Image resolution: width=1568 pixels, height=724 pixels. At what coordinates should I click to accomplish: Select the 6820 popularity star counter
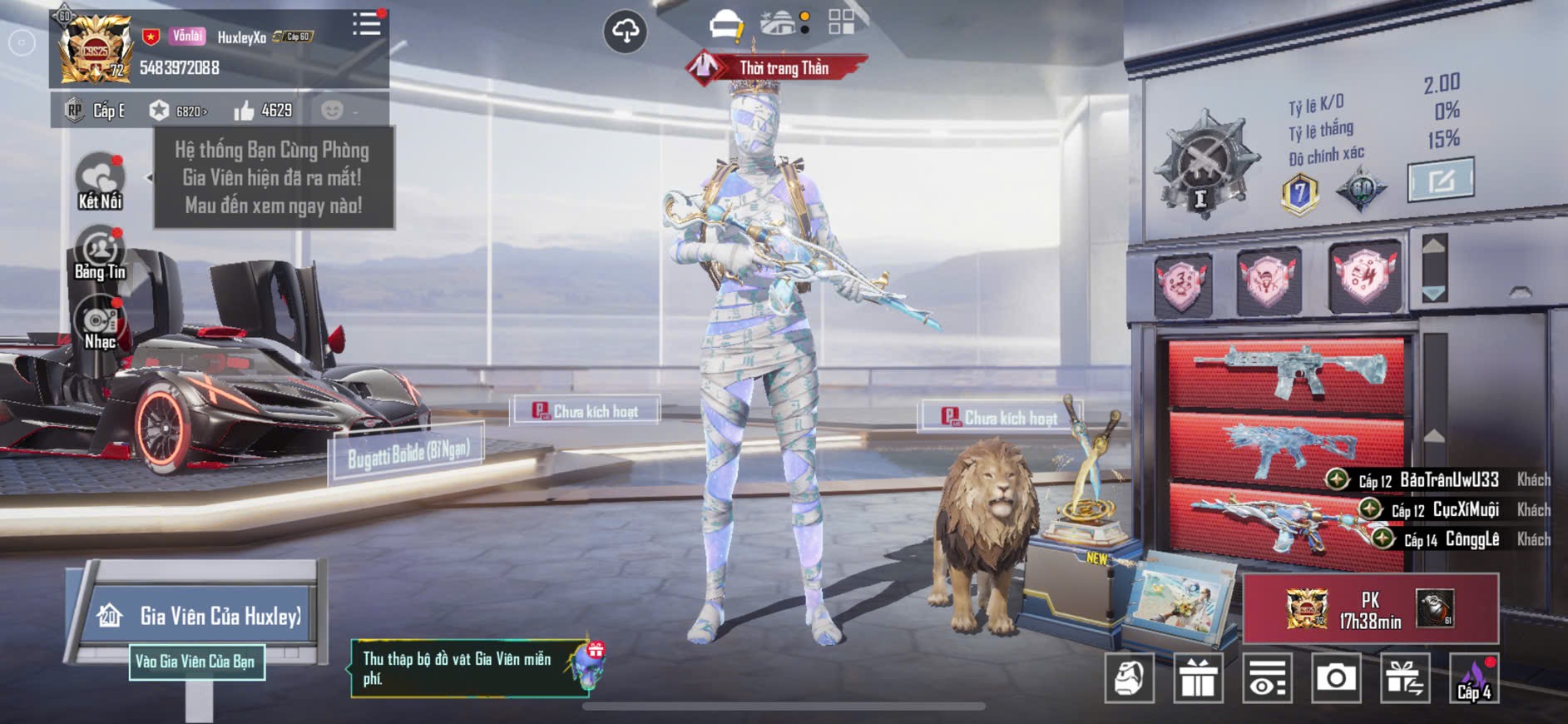[177, 111]
